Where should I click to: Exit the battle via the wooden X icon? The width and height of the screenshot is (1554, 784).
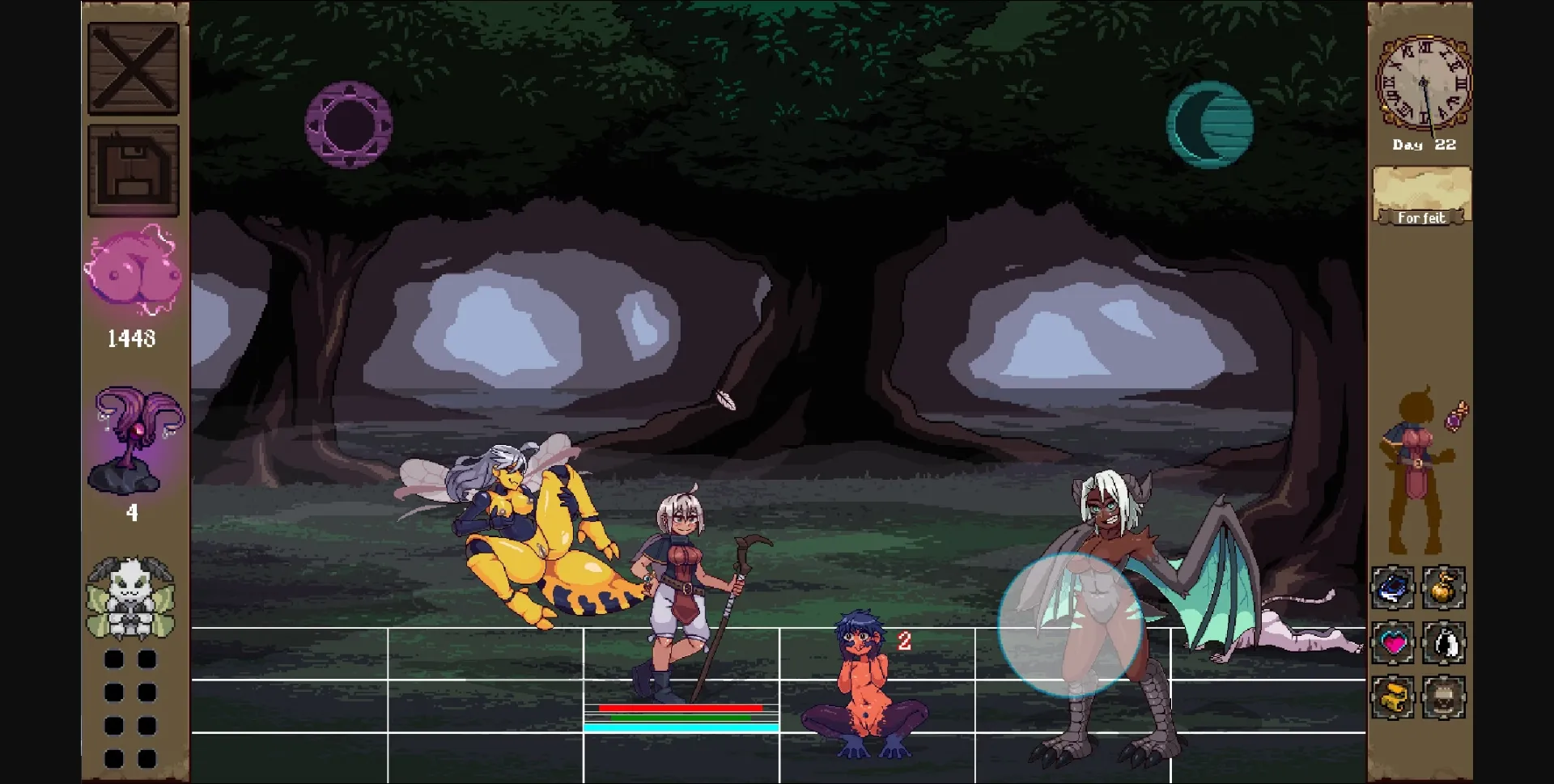pyautogui.click(x=133, y=67)
